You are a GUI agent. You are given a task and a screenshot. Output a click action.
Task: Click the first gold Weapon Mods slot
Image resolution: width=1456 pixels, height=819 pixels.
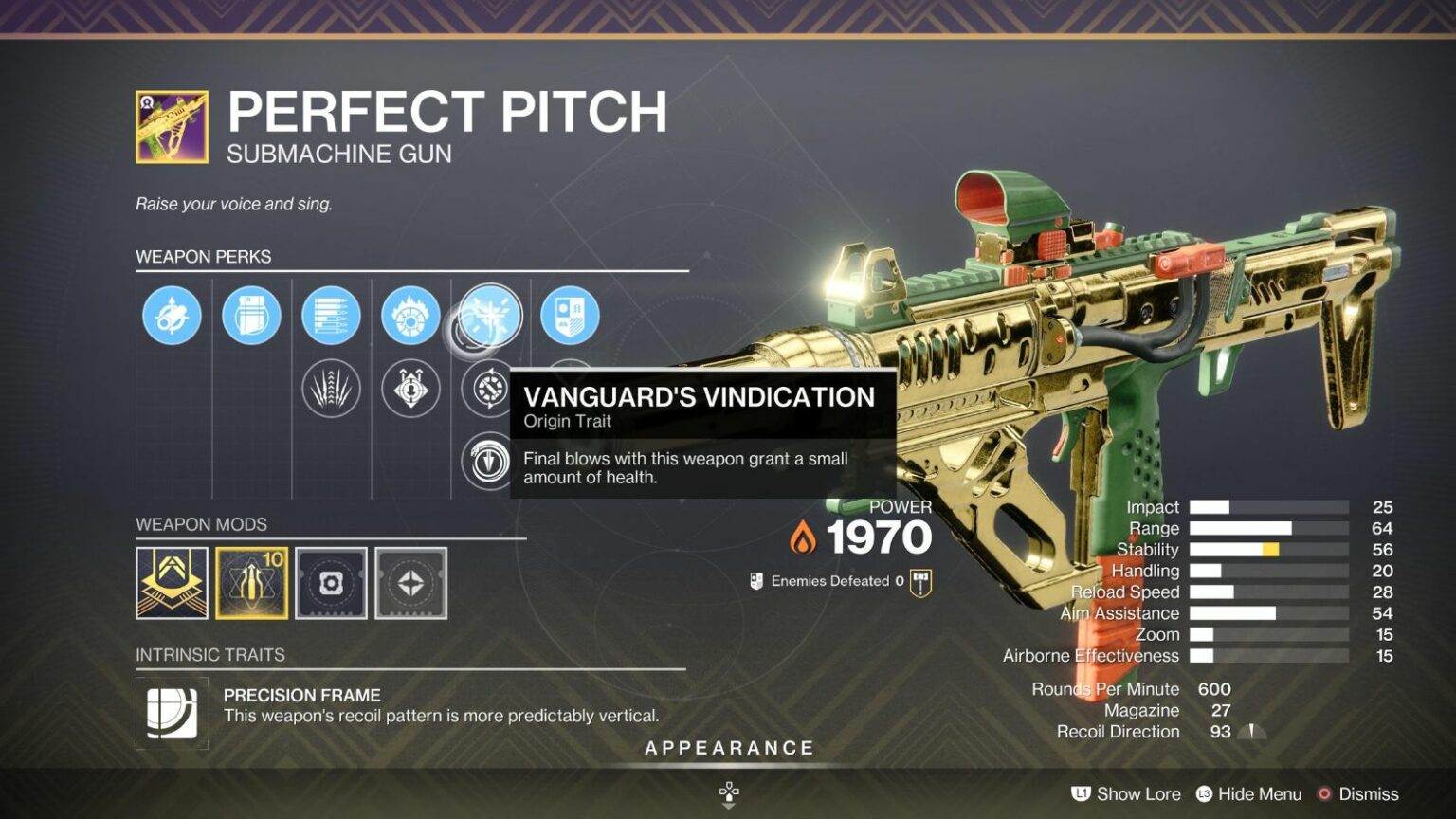click(x=172, y=583)
